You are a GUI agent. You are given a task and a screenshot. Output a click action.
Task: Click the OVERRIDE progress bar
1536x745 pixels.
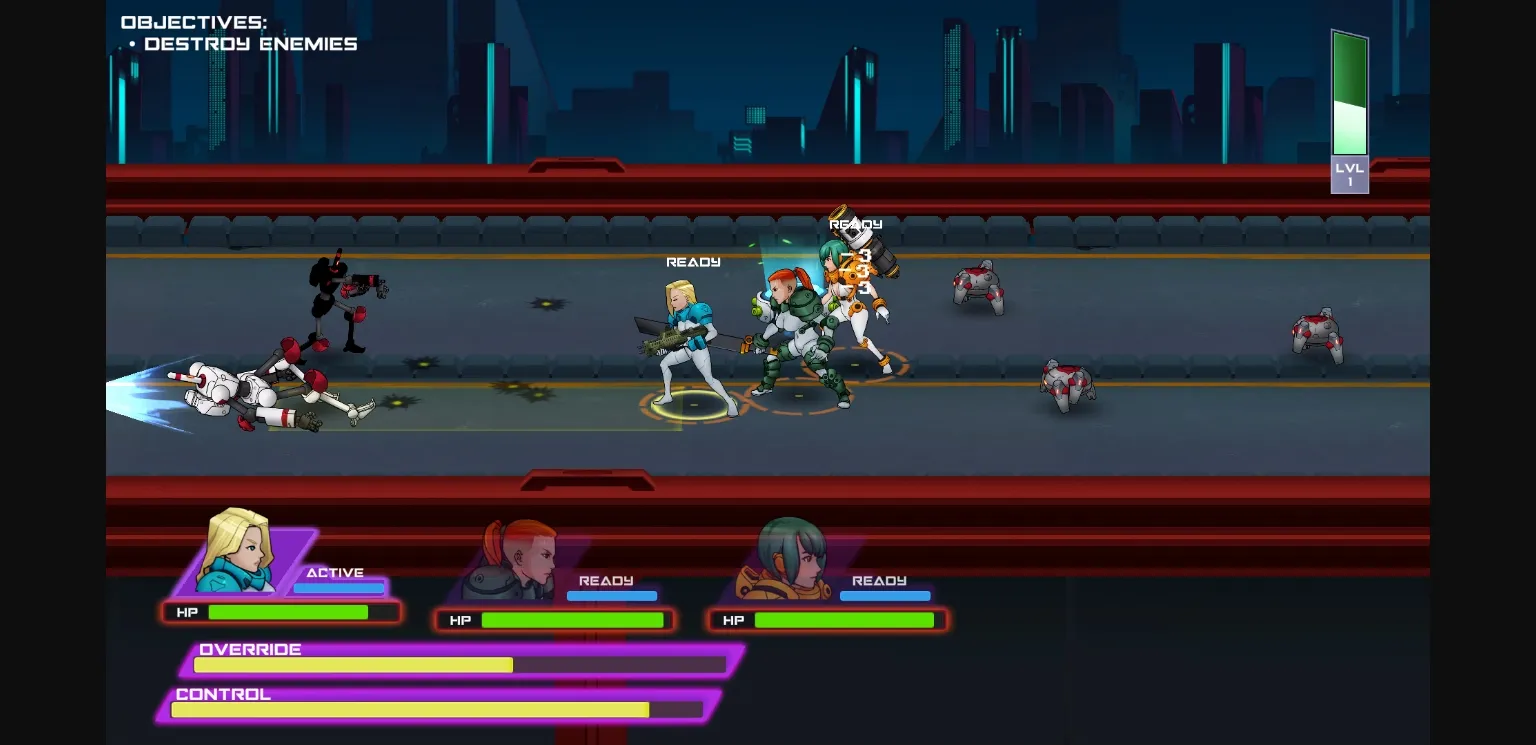click(459, 664)
